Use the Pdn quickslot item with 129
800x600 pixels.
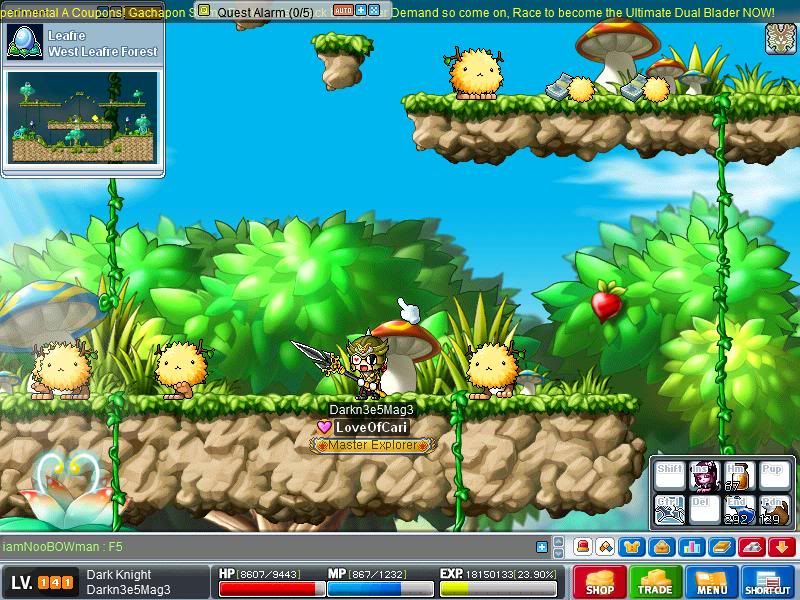[773, 510]
